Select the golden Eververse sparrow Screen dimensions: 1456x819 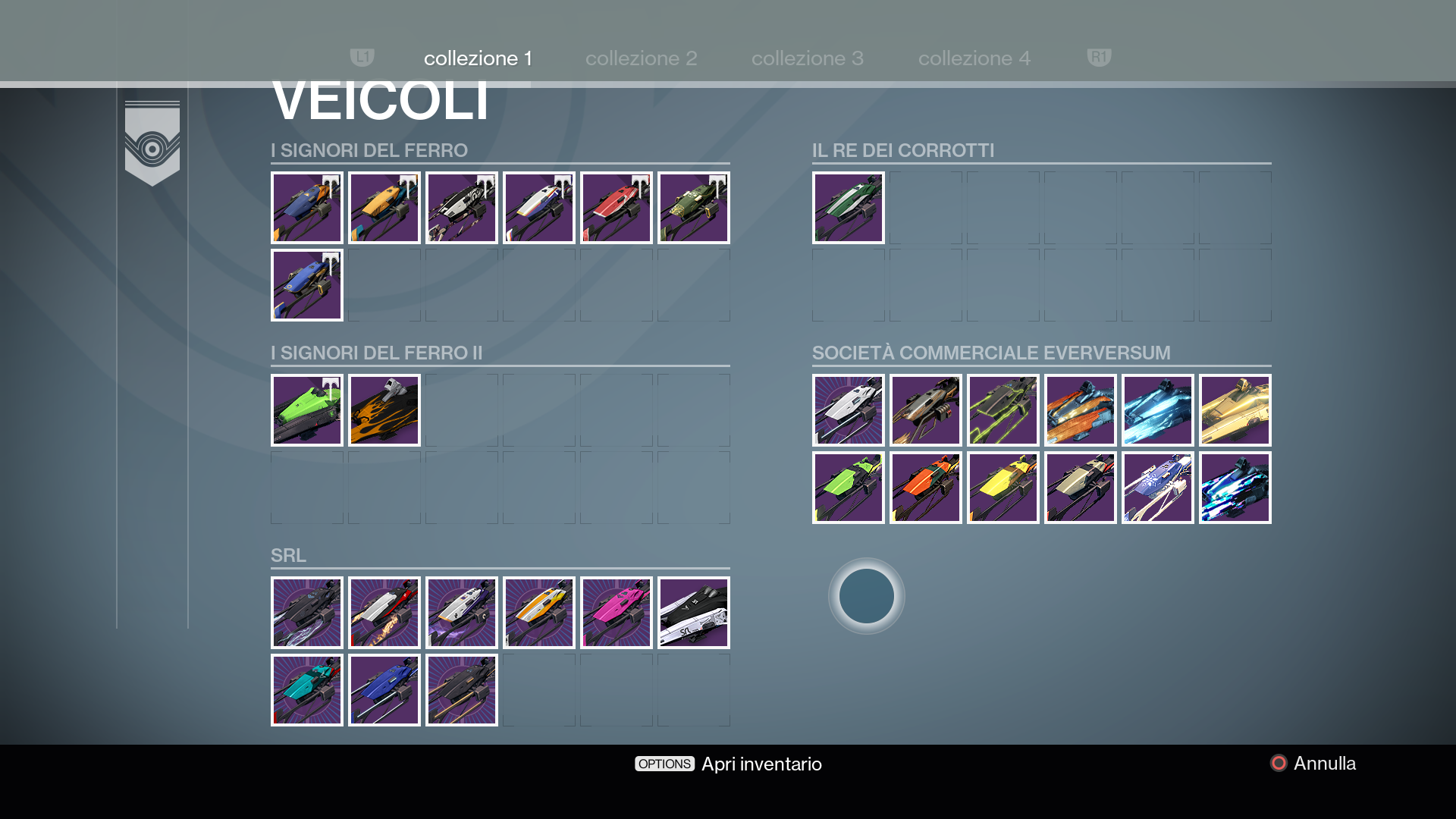[1235, 410]
